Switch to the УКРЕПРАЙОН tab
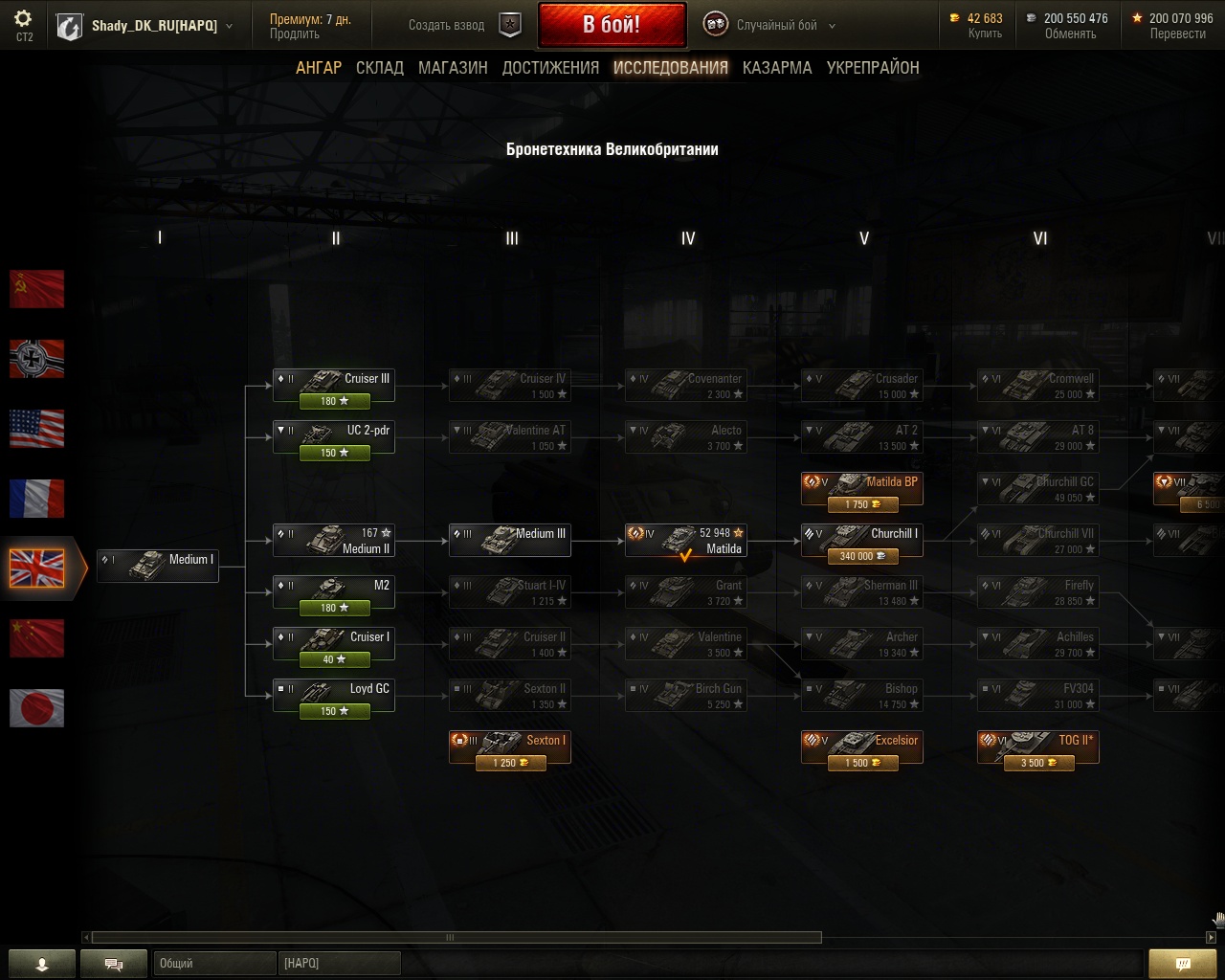Viewport: 1225px width, 980px height. coord(873,68)
